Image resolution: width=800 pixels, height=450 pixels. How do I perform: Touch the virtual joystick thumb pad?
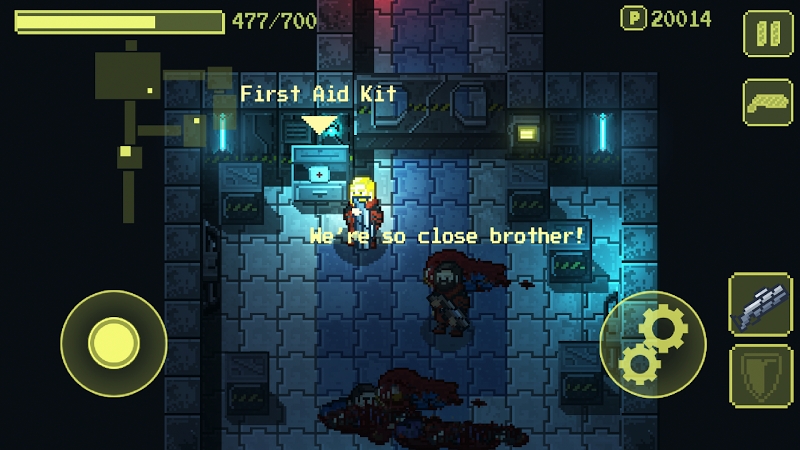coord(113,343)
